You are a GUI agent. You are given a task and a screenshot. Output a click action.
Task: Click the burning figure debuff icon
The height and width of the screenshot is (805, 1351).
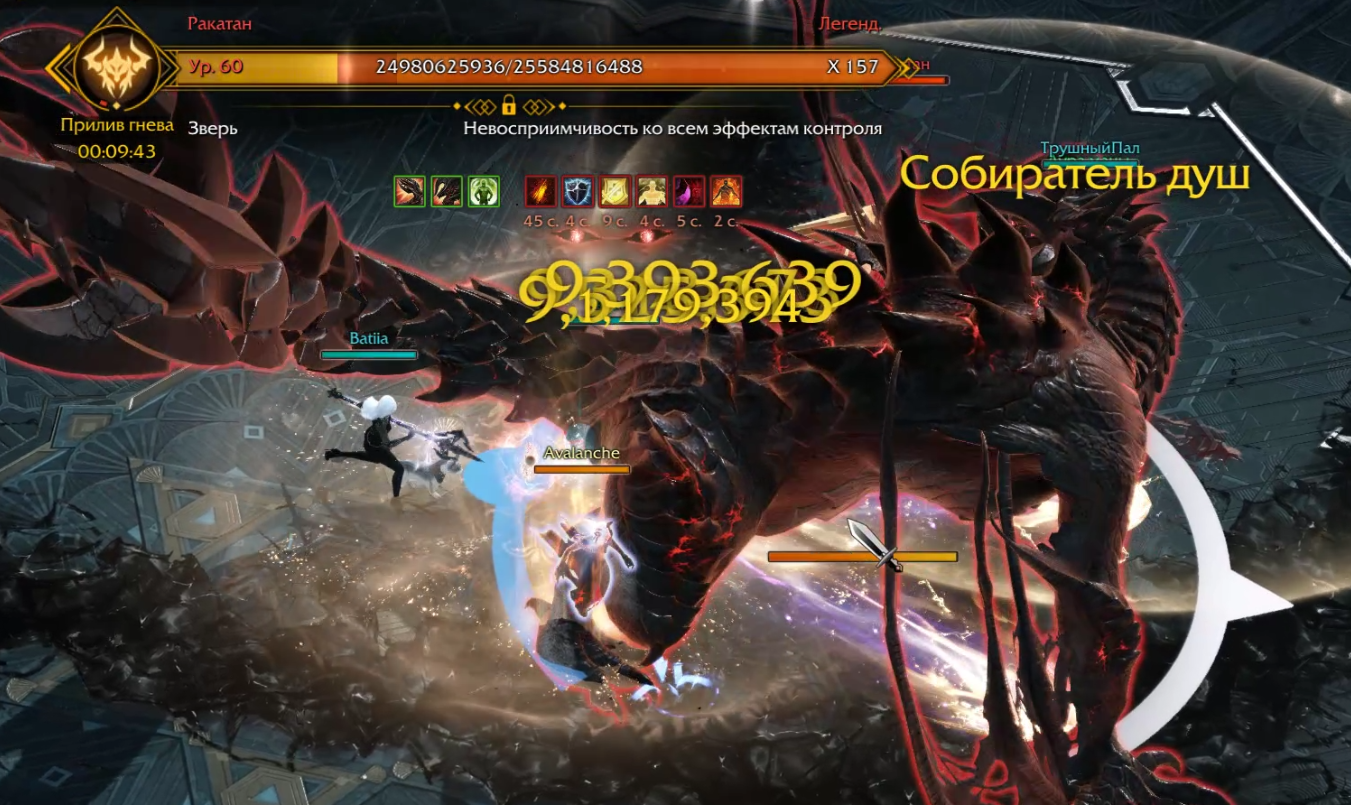point(726,191)
